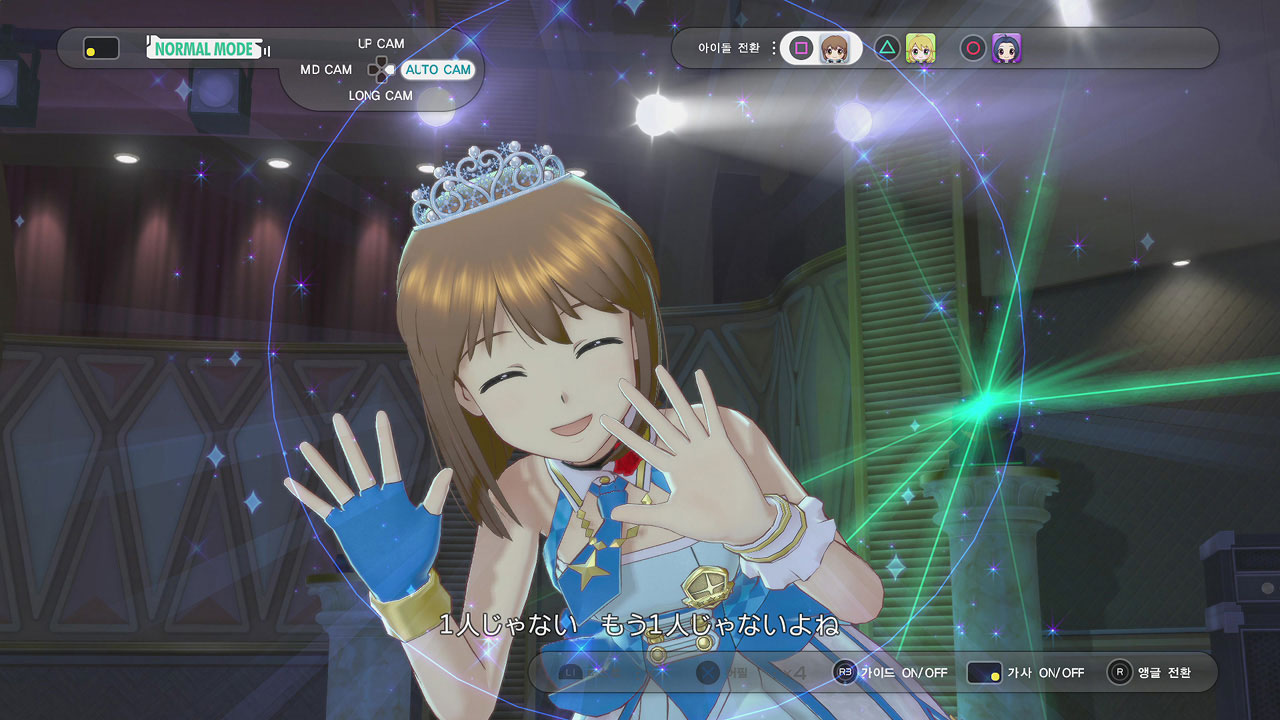The width and height of the screenshot is (1280, 720).
Task: Select the brown-haired idol portrait
Action: click(834, 48)
